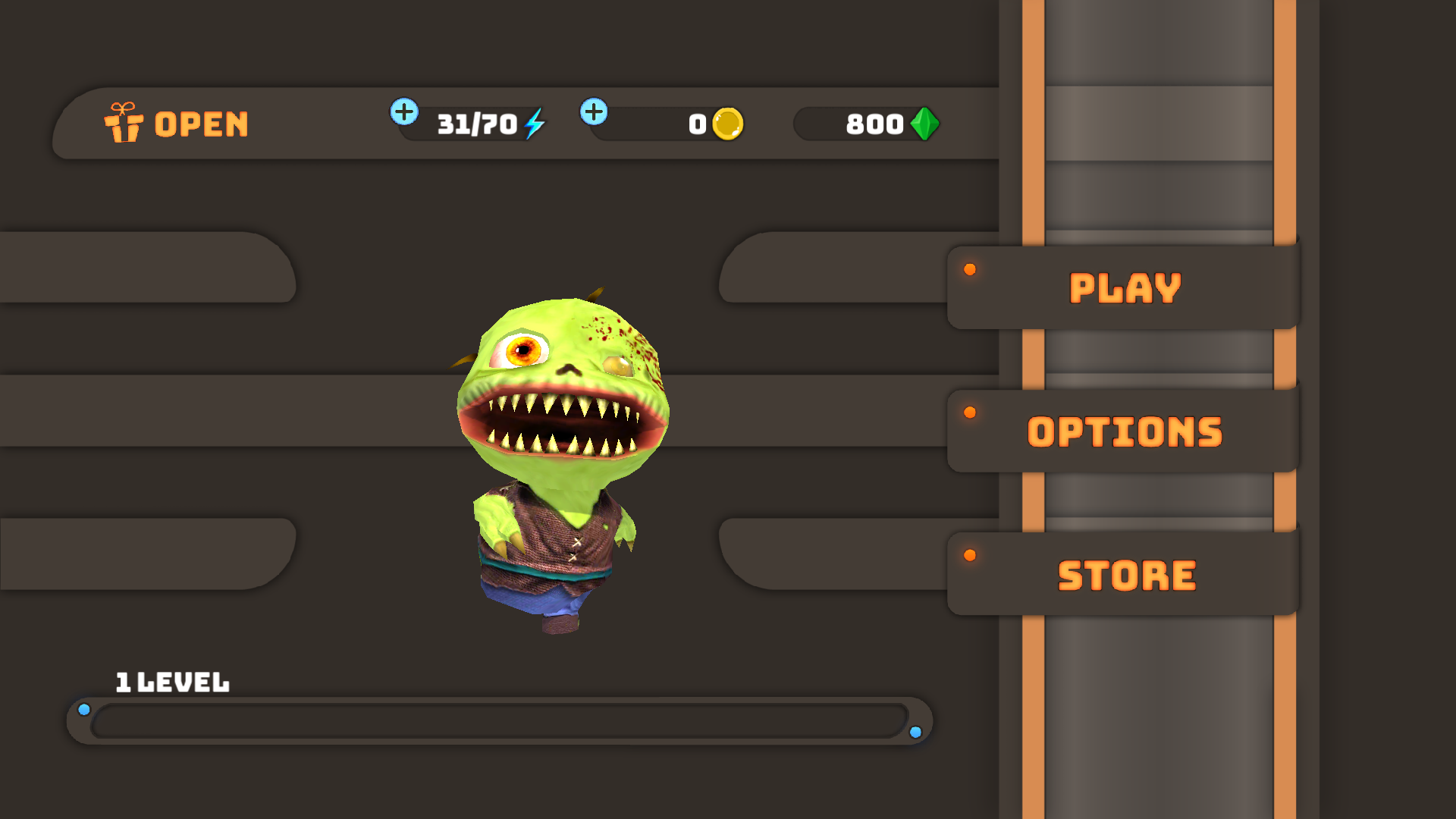Click the green gem icon
1456x819 pixels.
[x=924, y=124]
